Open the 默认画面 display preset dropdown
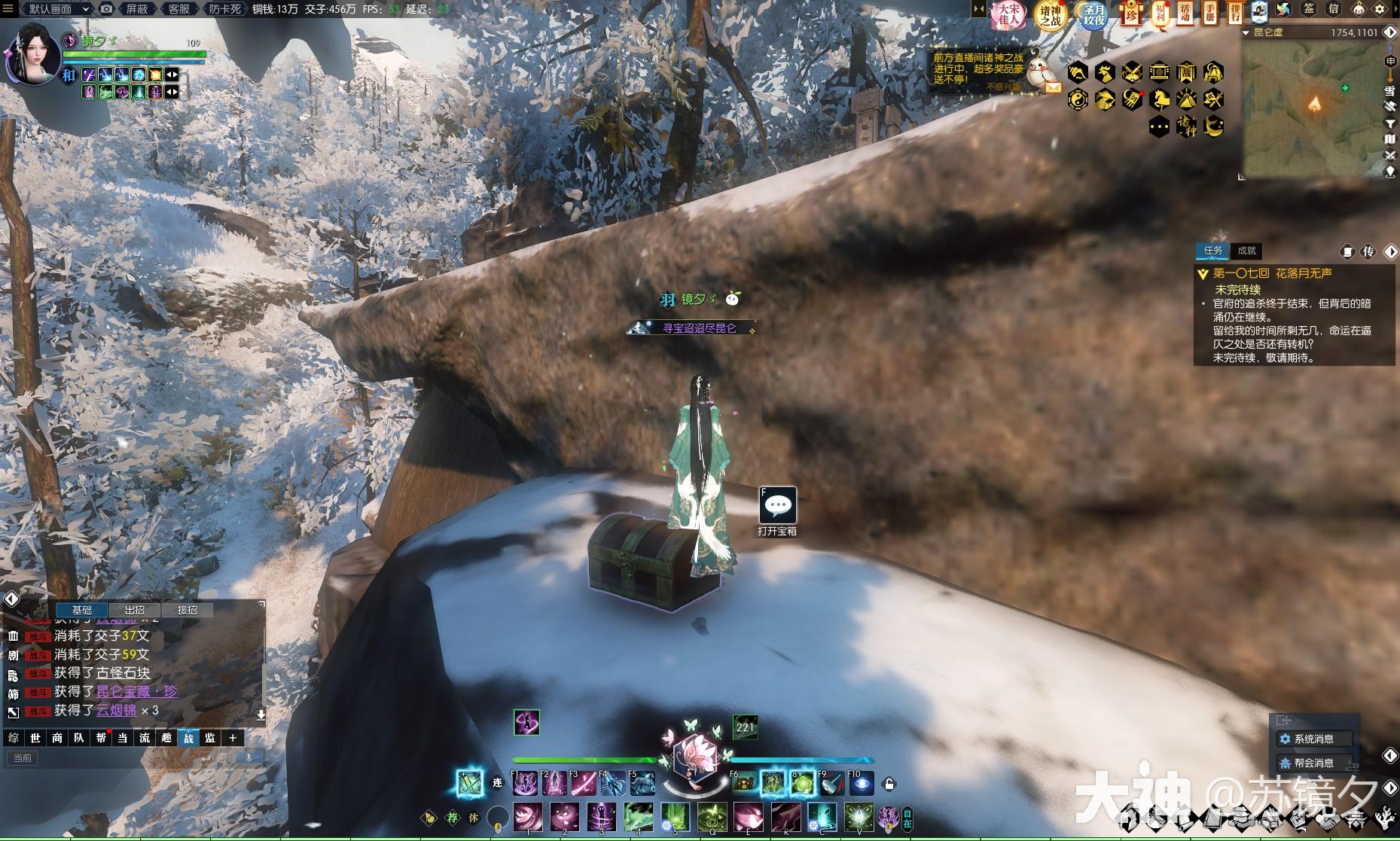Viewport: 1400px width, 841px height. tap(59, 9)
